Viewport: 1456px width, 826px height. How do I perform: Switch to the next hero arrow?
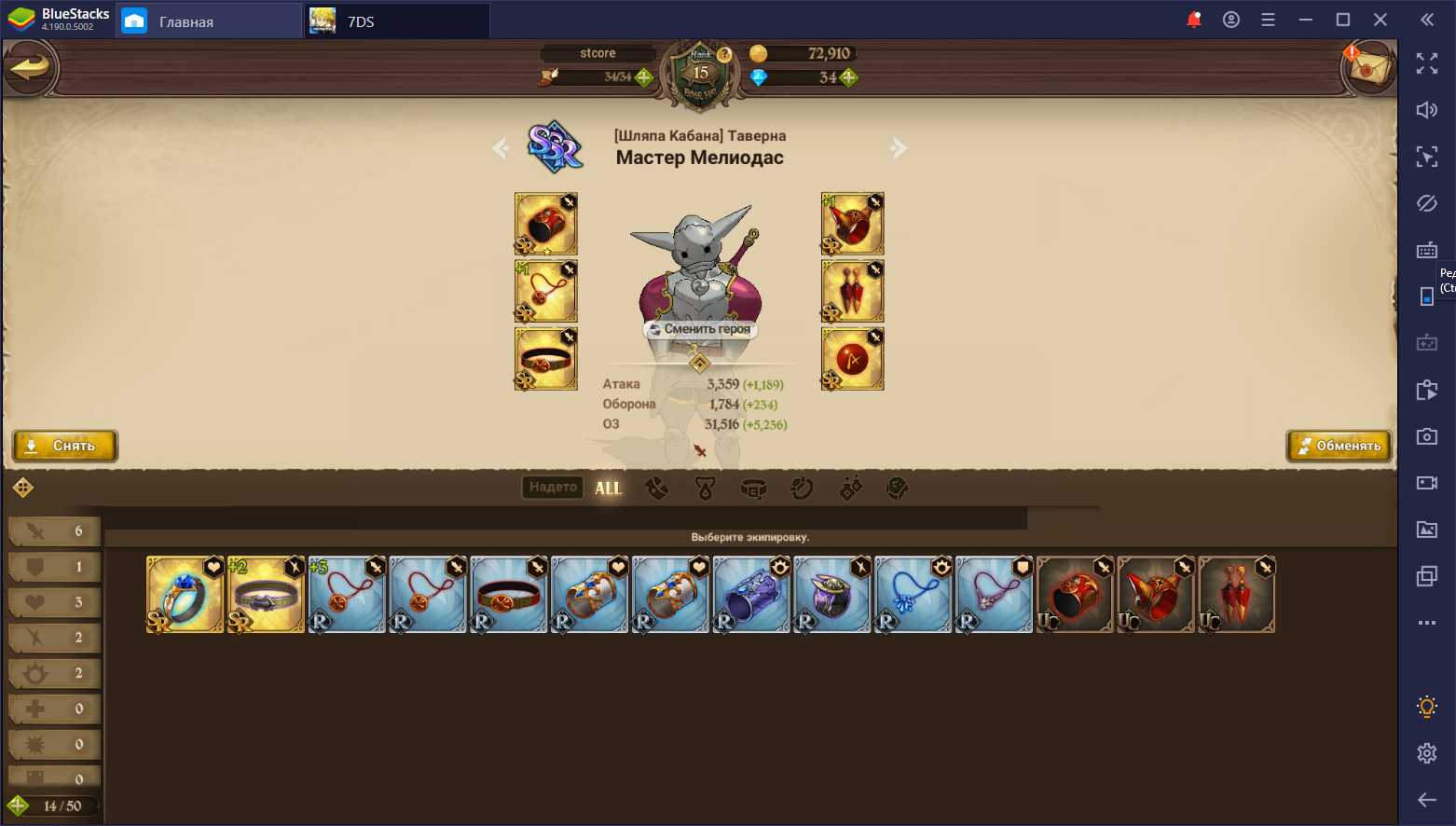899,148
